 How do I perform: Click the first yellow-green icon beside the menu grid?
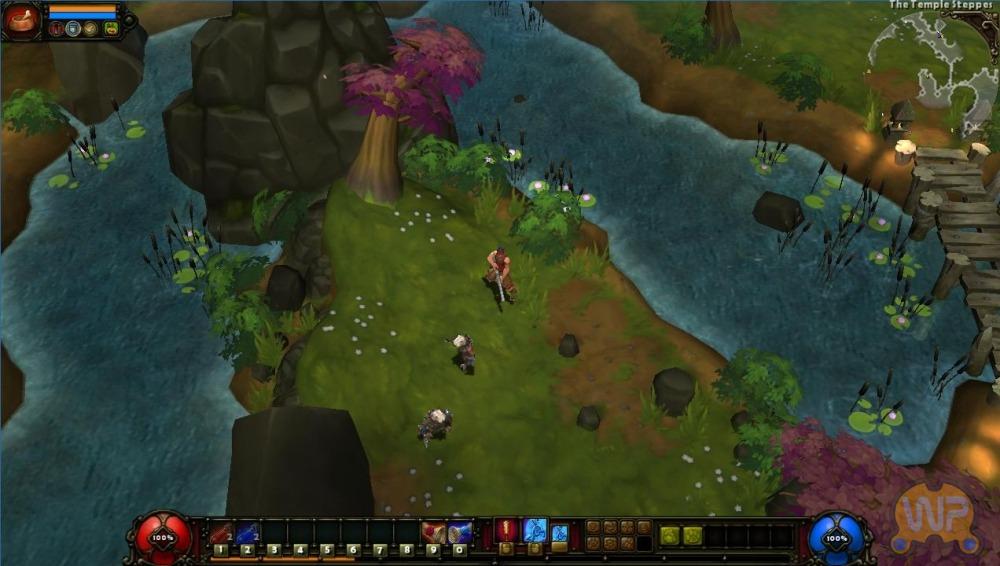[669, 536]
